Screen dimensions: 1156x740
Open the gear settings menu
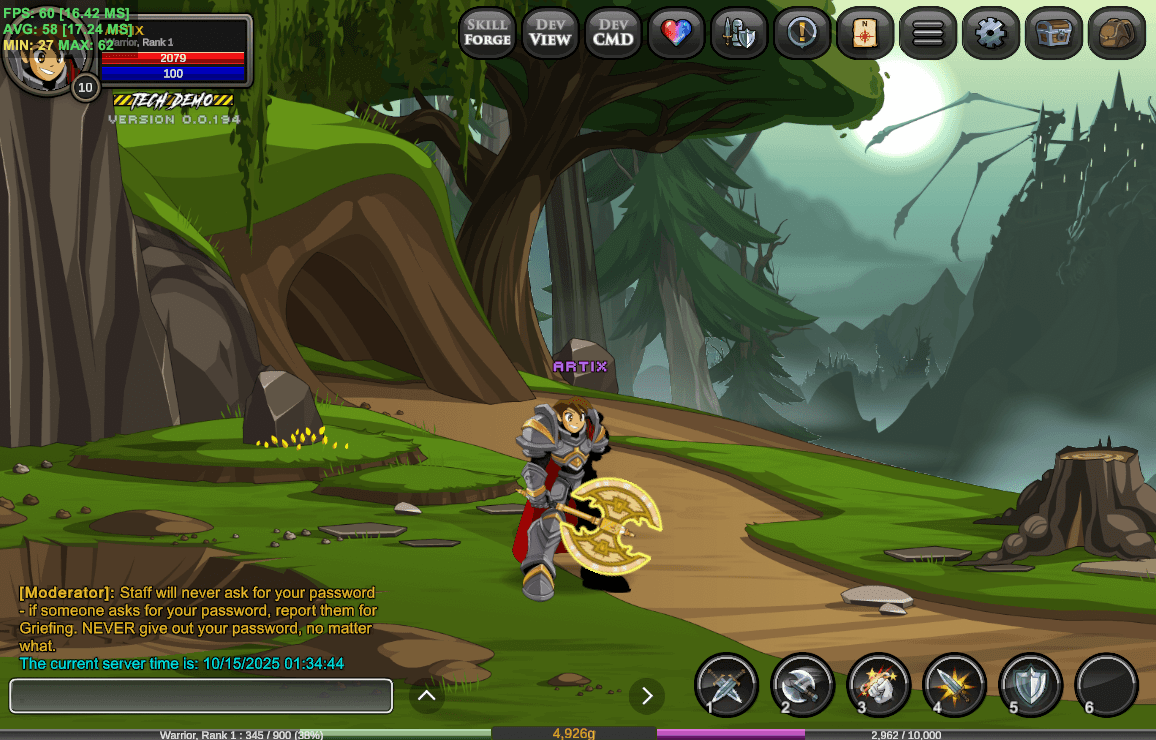[991, 33]
